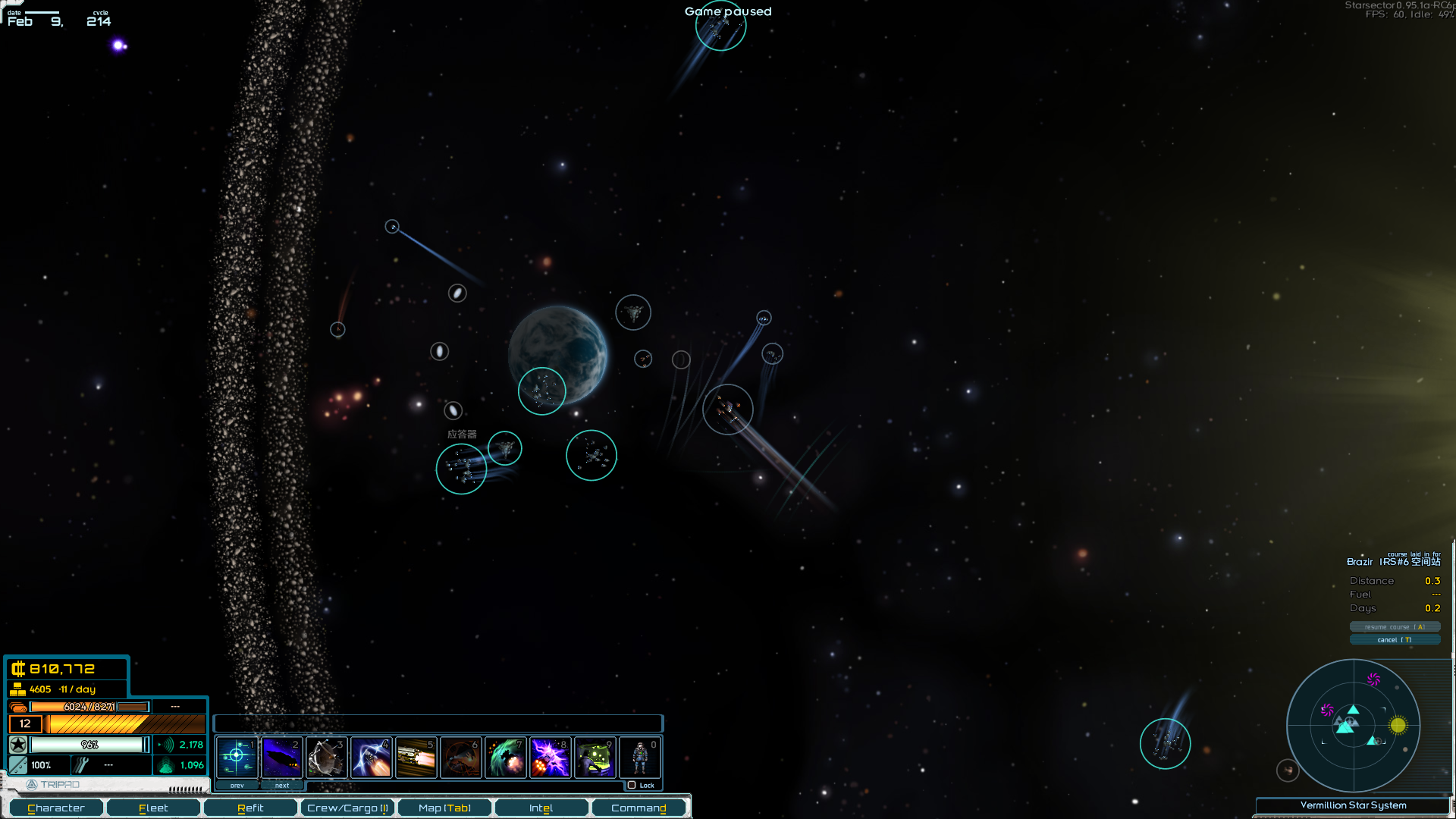Cancel the laid-in course
The image size is (1456, 819).
(1394, 640)
